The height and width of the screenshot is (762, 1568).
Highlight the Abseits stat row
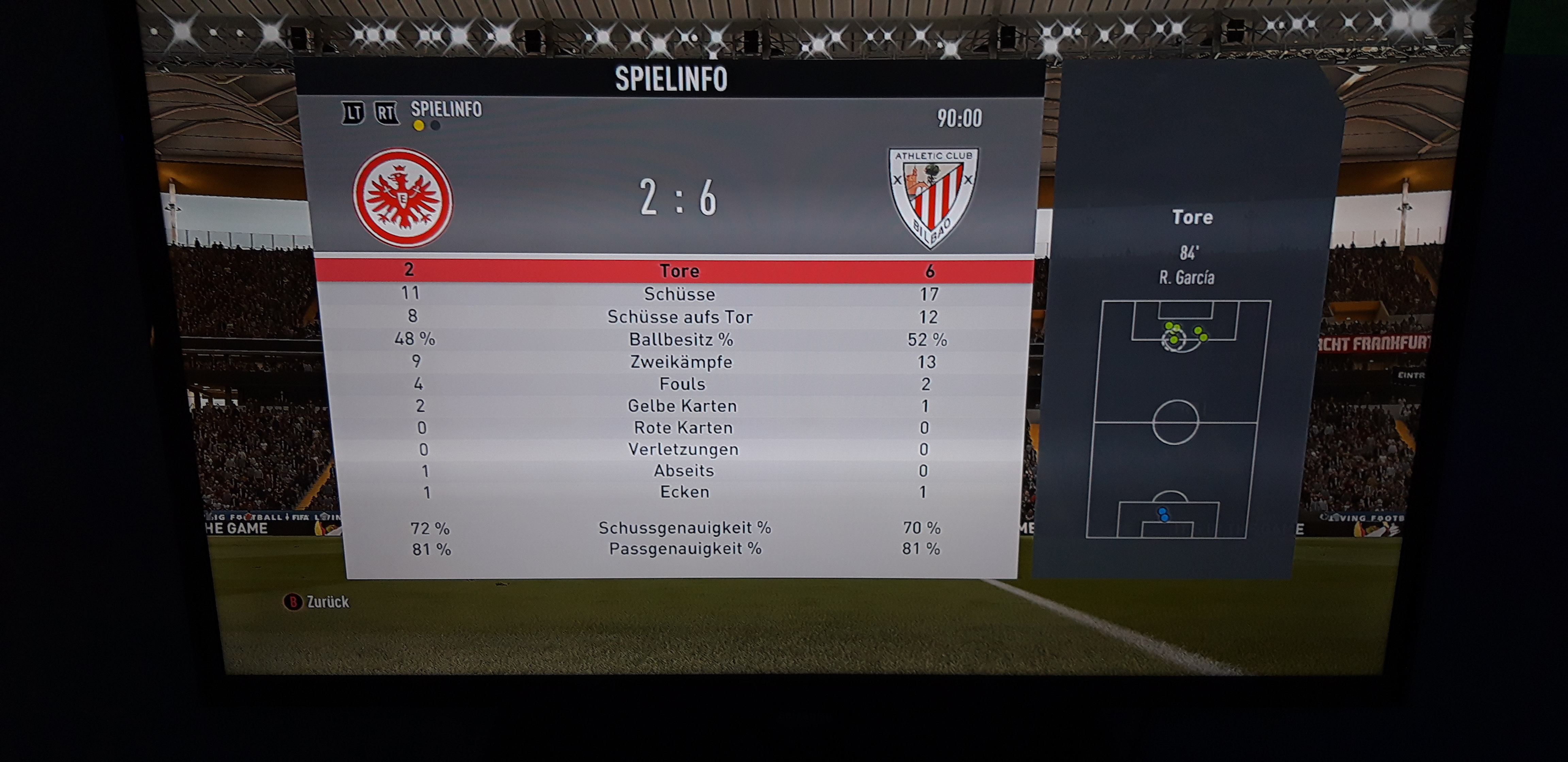[684, 471]
